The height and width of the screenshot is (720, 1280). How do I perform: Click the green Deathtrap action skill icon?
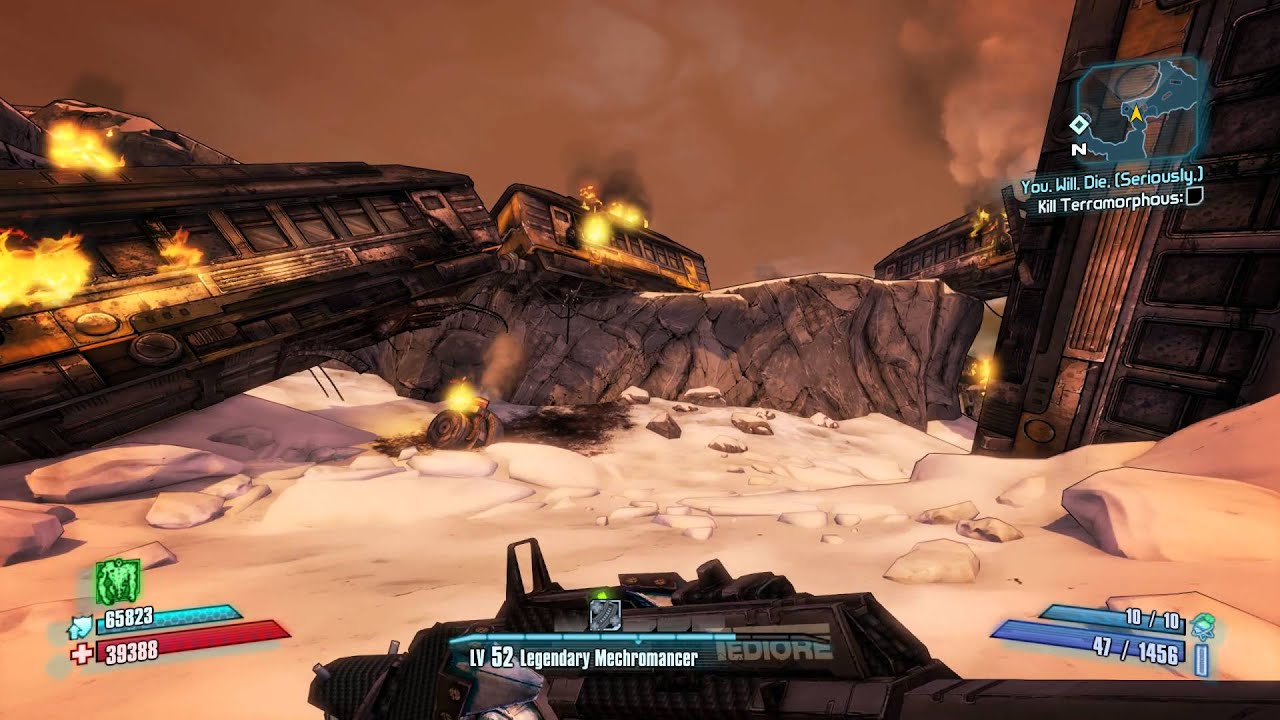click(x=117, y=582)
